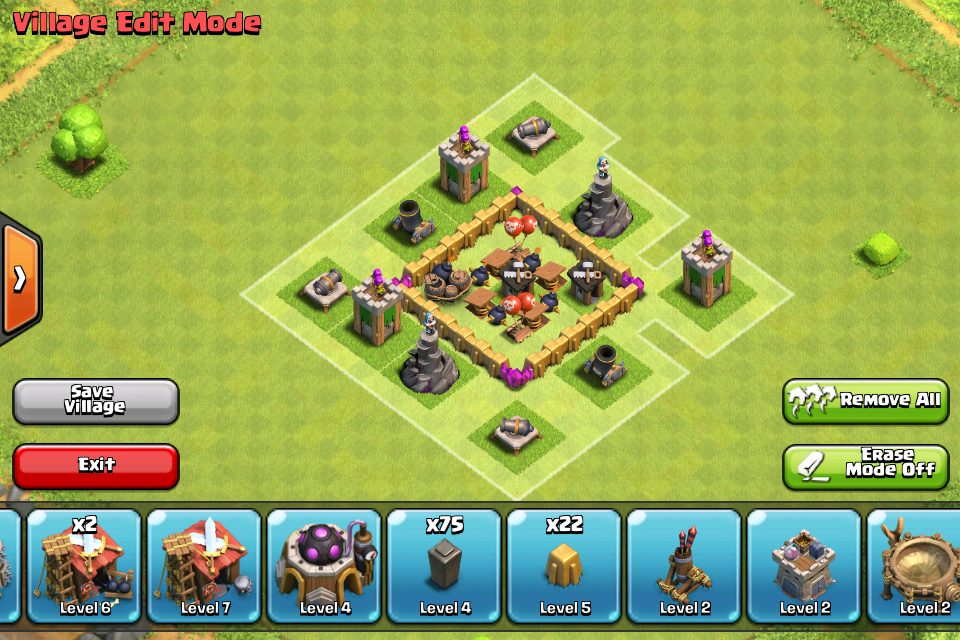The width and height of the screenshot is (960, 640).
Task: Expand the orange side panel arrow
Action: coord(19,278)
